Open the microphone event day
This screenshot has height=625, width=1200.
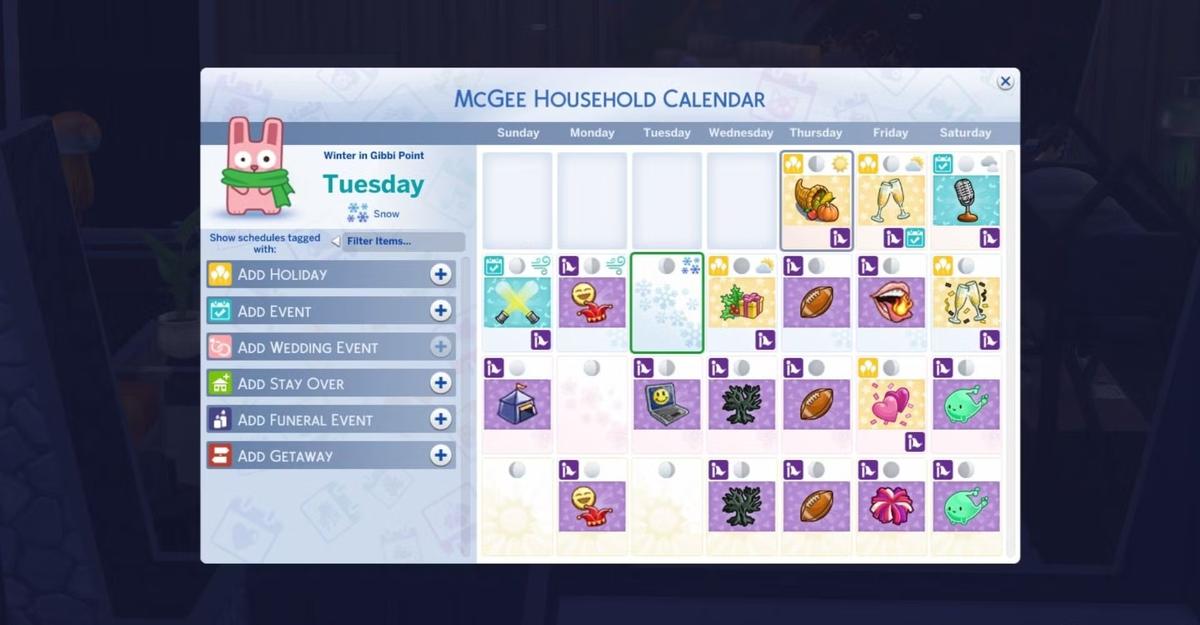click(966, 200)
